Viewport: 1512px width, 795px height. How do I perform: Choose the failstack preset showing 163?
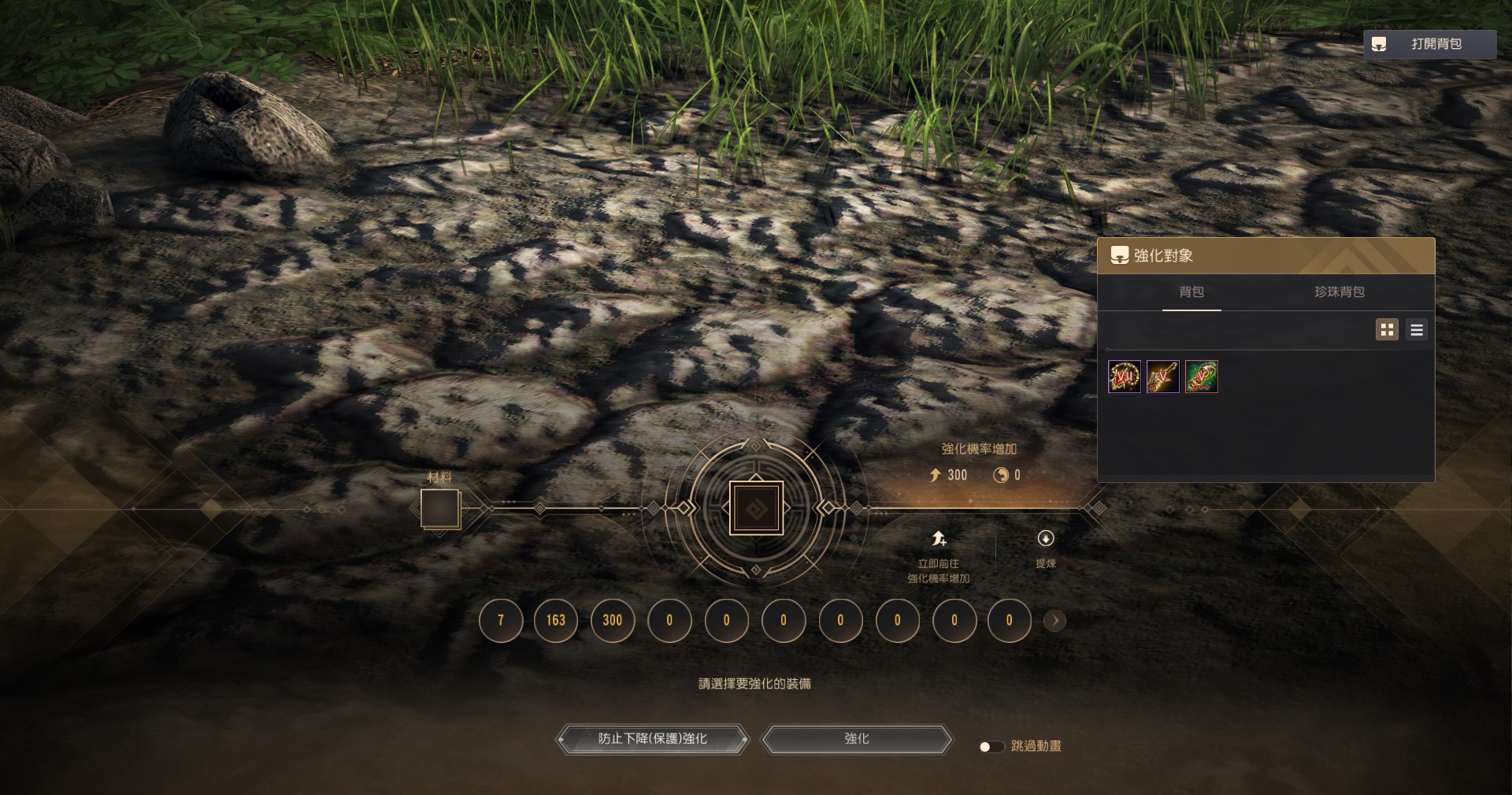556,620
